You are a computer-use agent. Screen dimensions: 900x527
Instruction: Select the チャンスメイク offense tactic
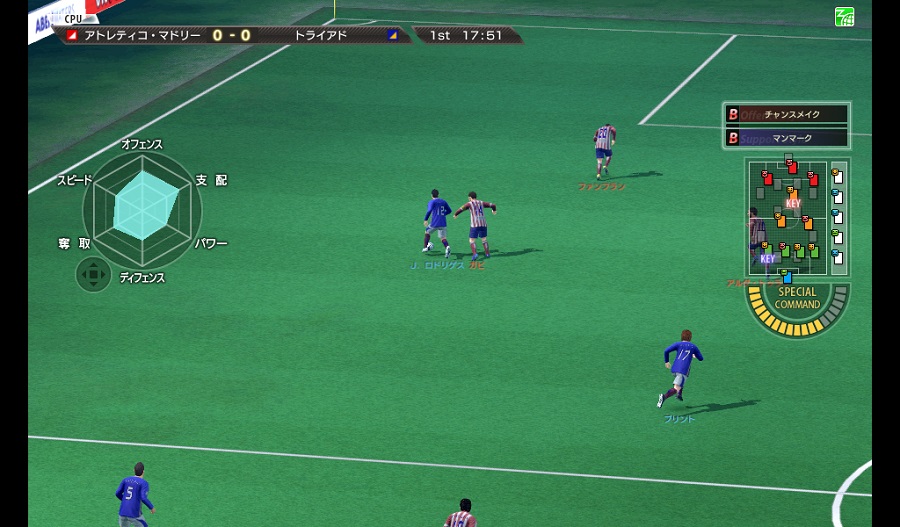[x=787, y=114]
